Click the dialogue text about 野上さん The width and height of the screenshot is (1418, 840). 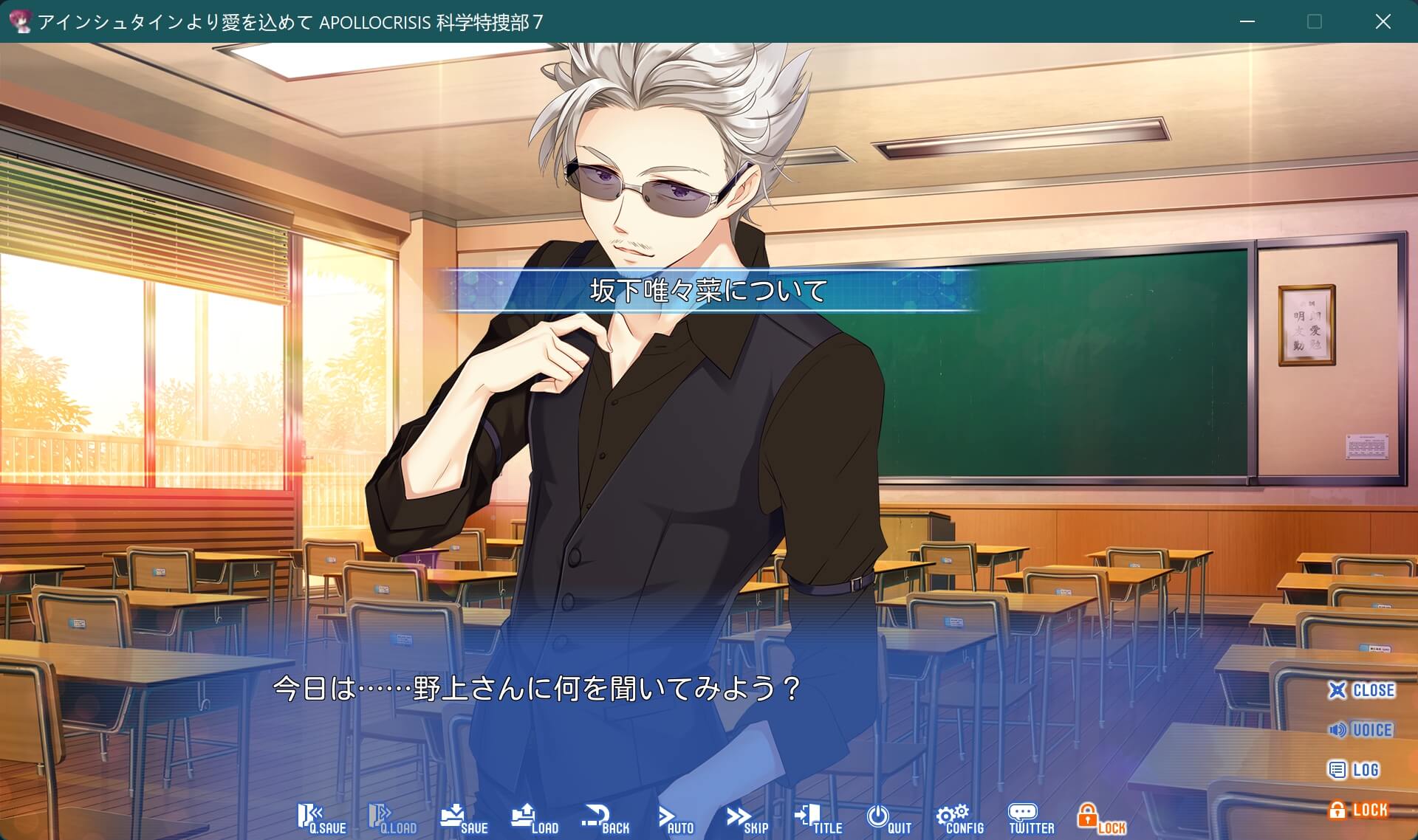click(x=535, y=692)
